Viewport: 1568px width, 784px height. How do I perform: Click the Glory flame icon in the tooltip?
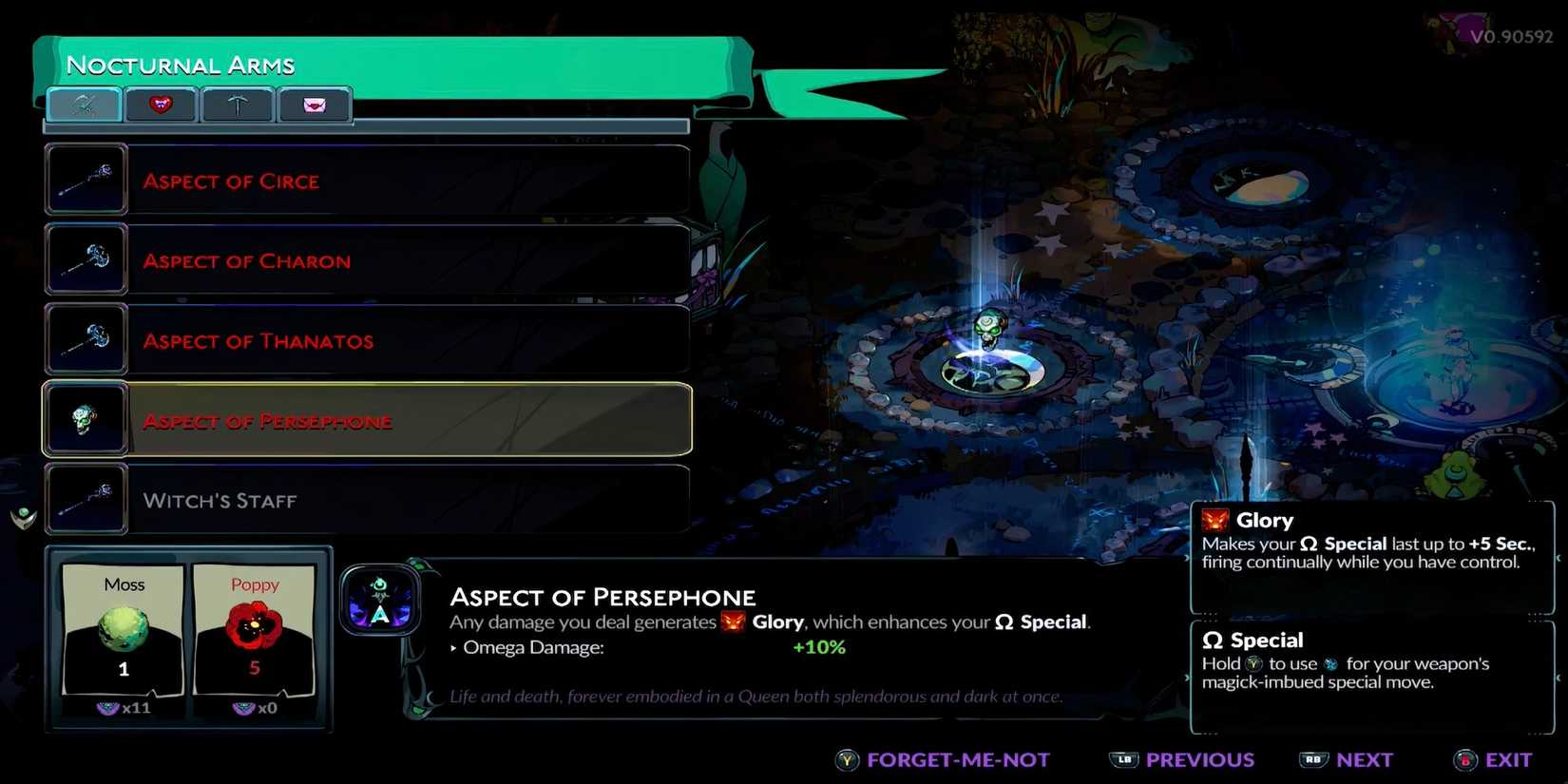coord(1214,520)
